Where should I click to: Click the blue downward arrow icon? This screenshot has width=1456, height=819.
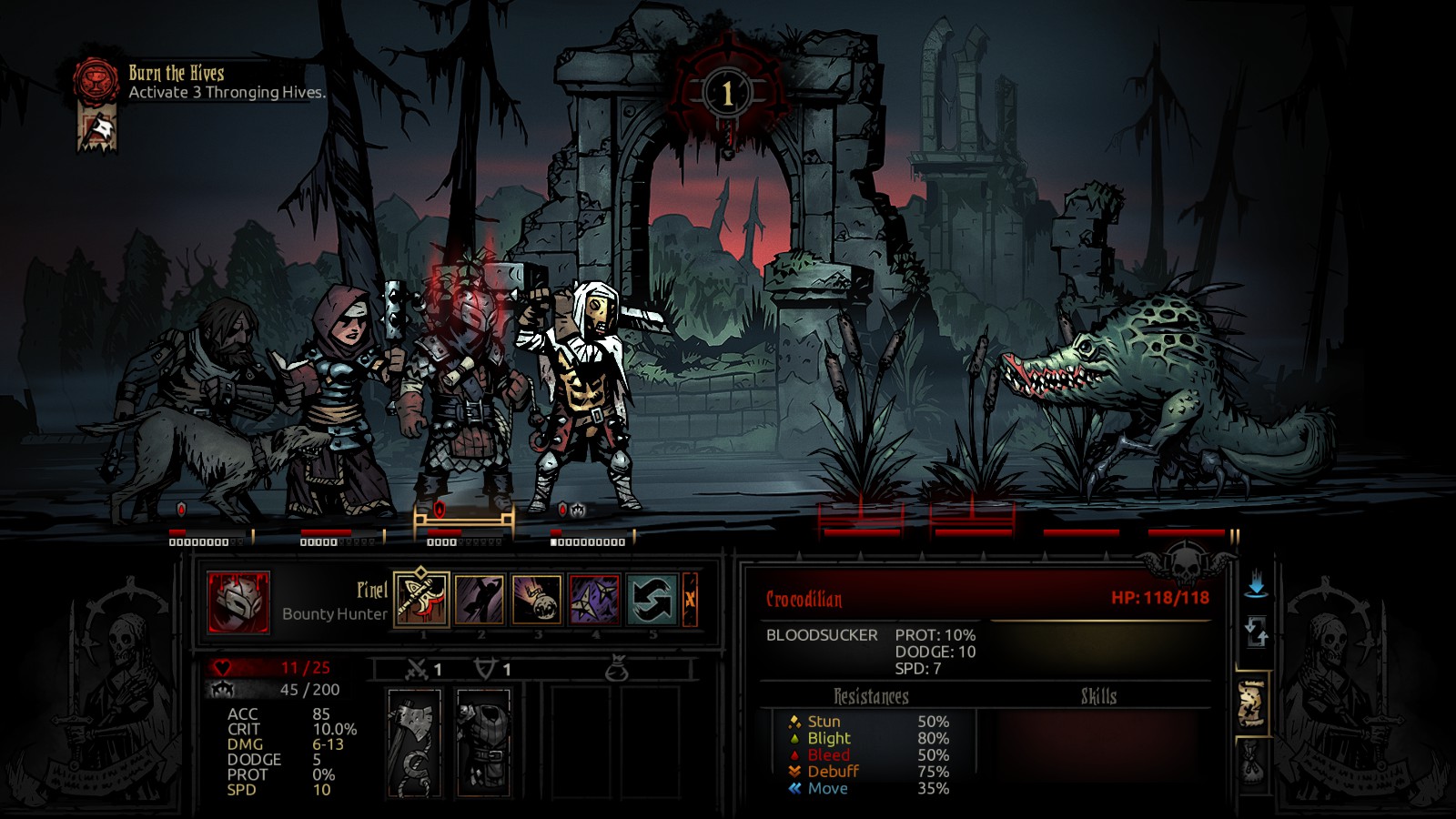coord(1256,584)
